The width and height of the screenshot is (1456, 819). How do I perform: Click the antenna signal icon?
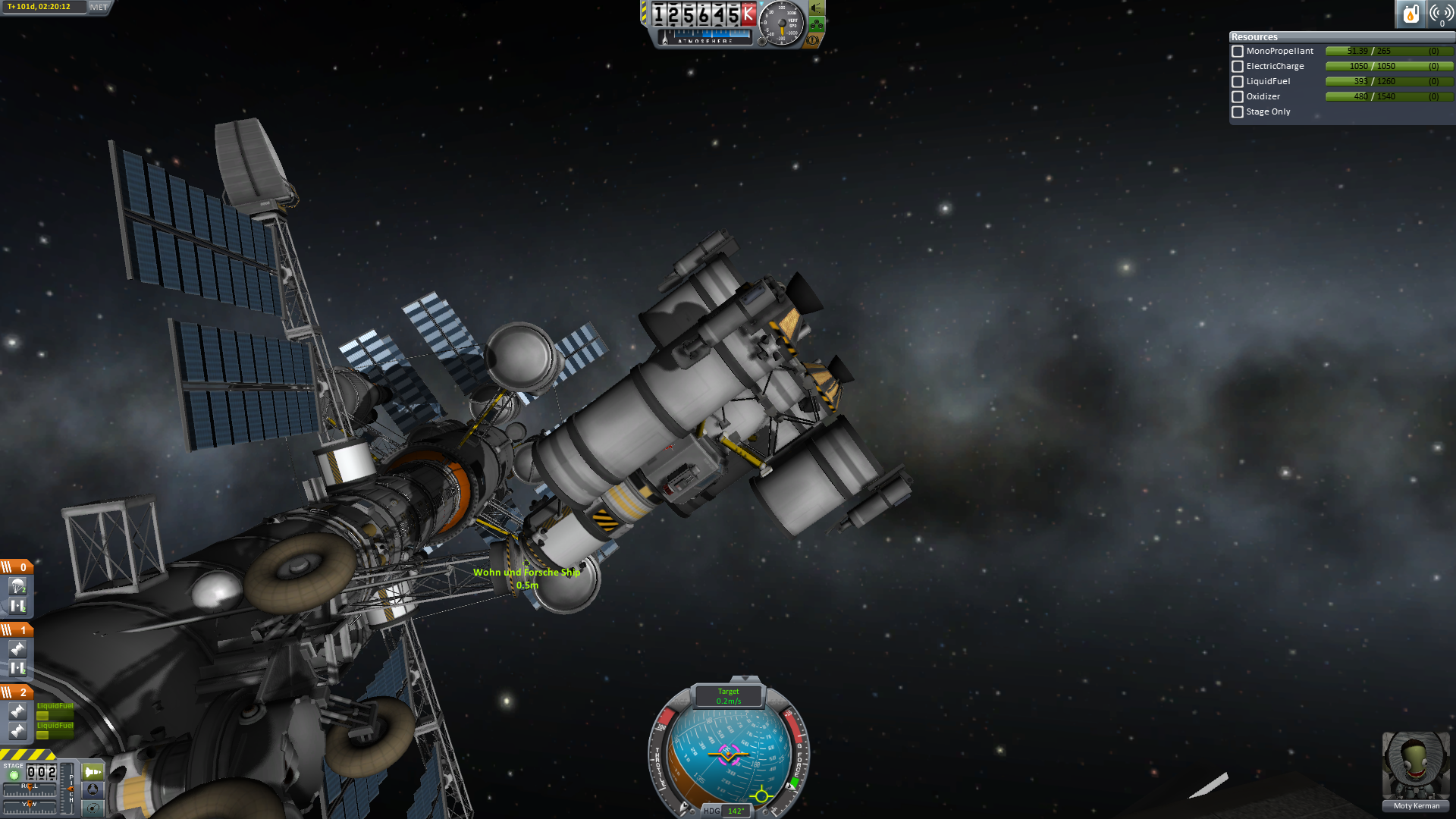point(1441,14)
